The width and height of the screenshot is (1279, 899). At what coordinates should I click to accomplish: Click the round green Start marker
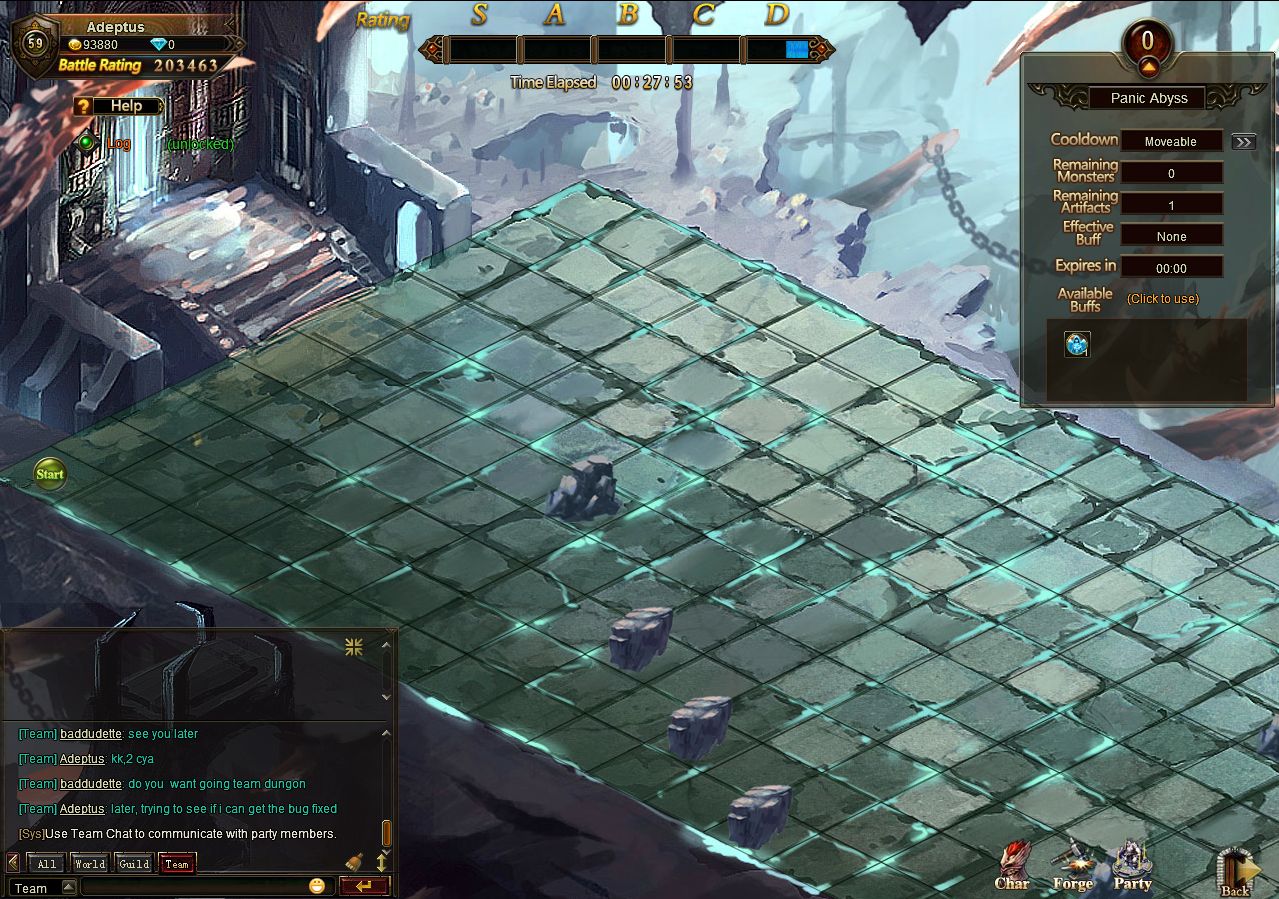[50, 474]
